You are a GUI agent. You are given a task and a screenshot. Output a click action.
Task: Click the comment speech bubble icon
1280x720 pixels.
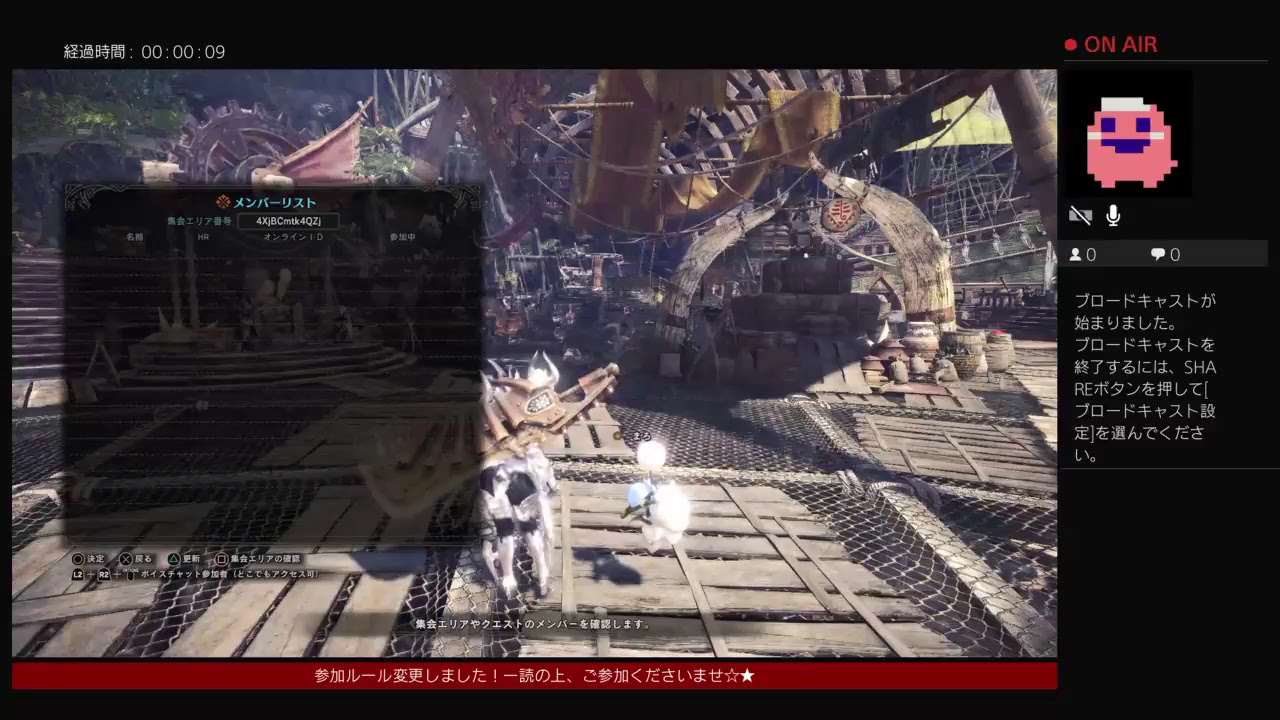(x=1158, y=254)
